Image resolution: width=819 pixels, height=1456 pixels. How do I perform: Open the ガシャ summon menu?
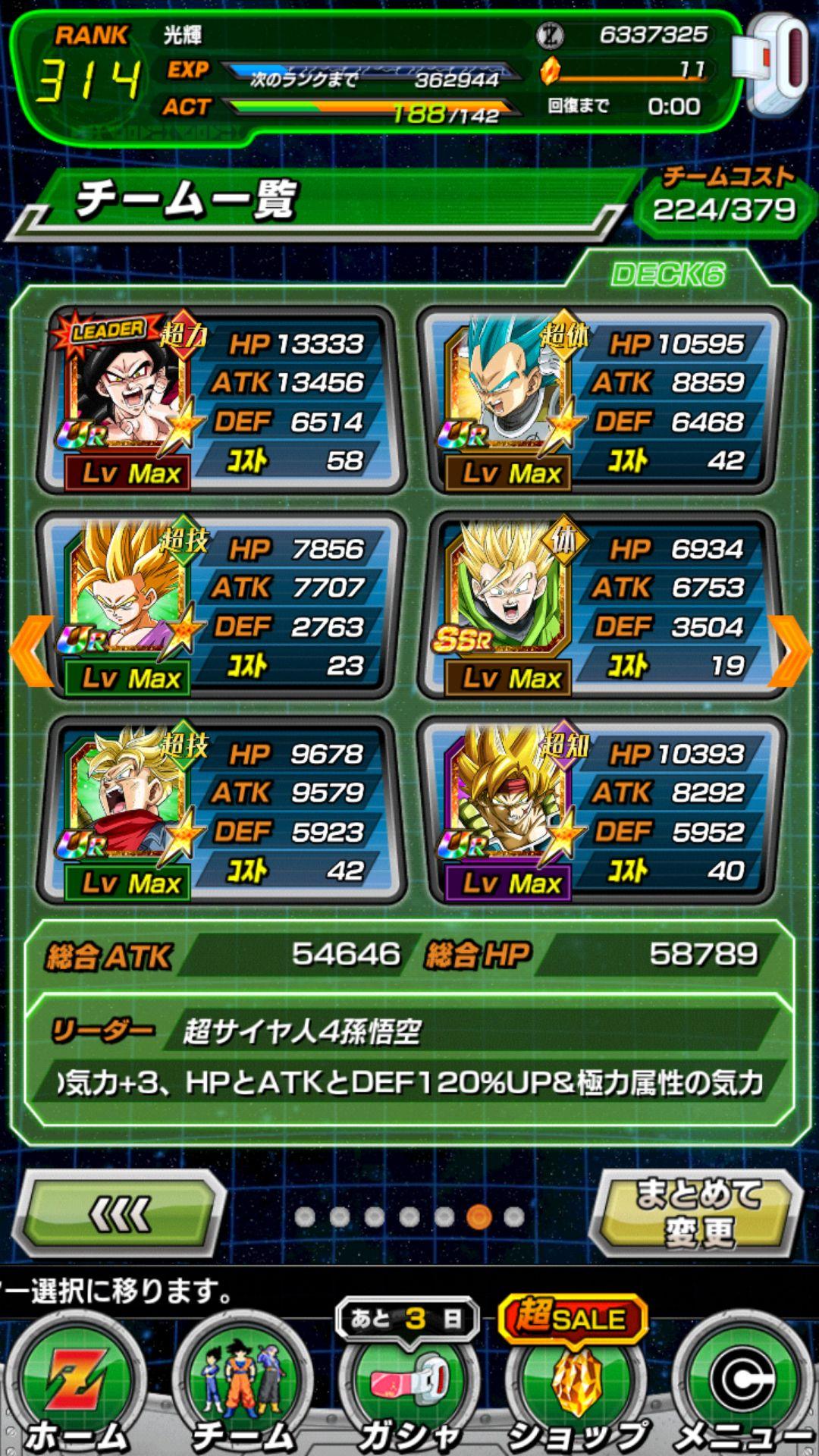point(409,1388)
